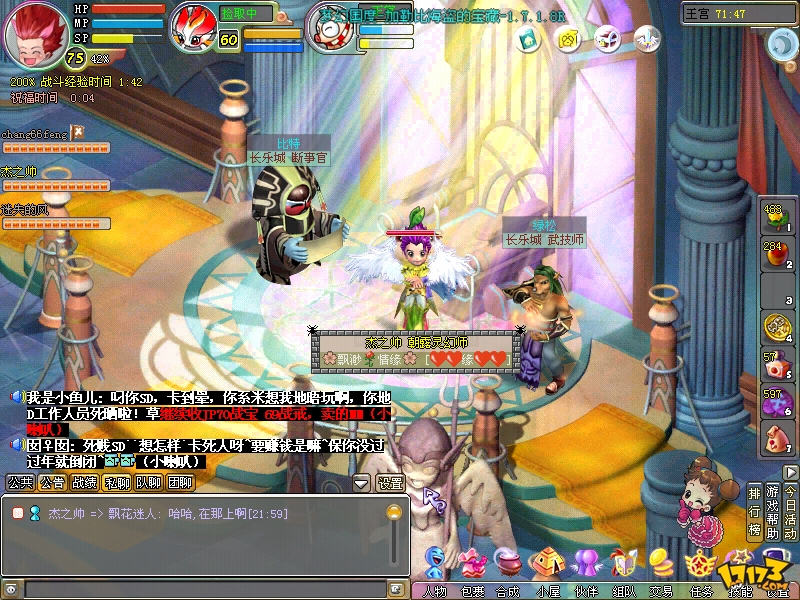Switch to the 公告 announcement tab
Screen dimensions: 800x600
(52, 483)
